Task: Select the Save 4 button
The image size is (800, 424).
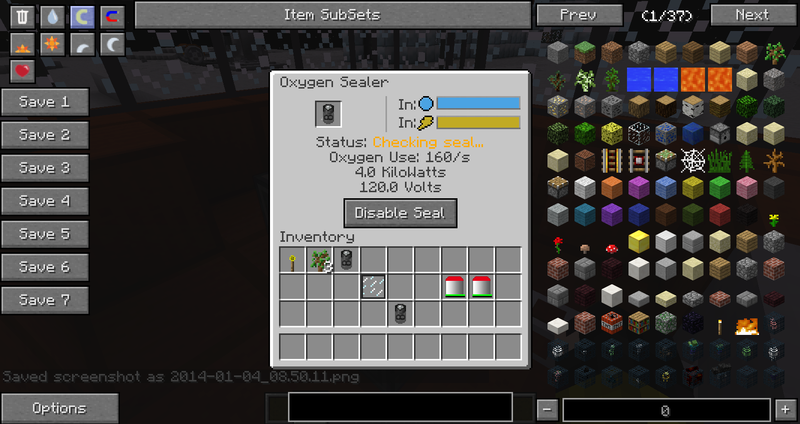Action: (x=44, y=201)
